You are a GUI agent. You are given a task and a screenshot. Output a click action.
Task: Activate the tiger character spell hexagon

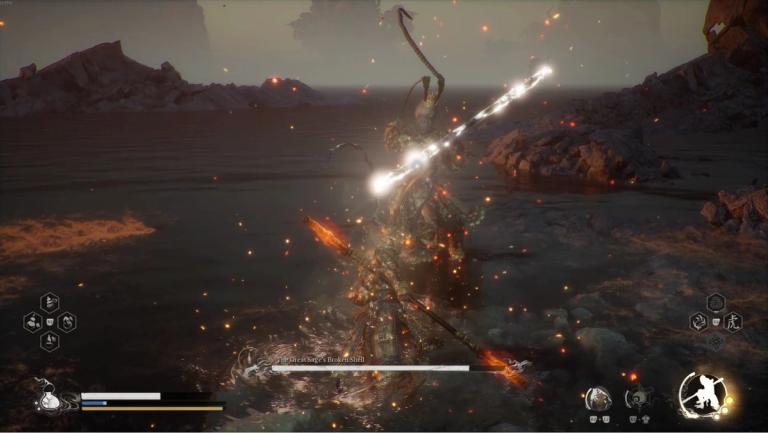point(734,322)
